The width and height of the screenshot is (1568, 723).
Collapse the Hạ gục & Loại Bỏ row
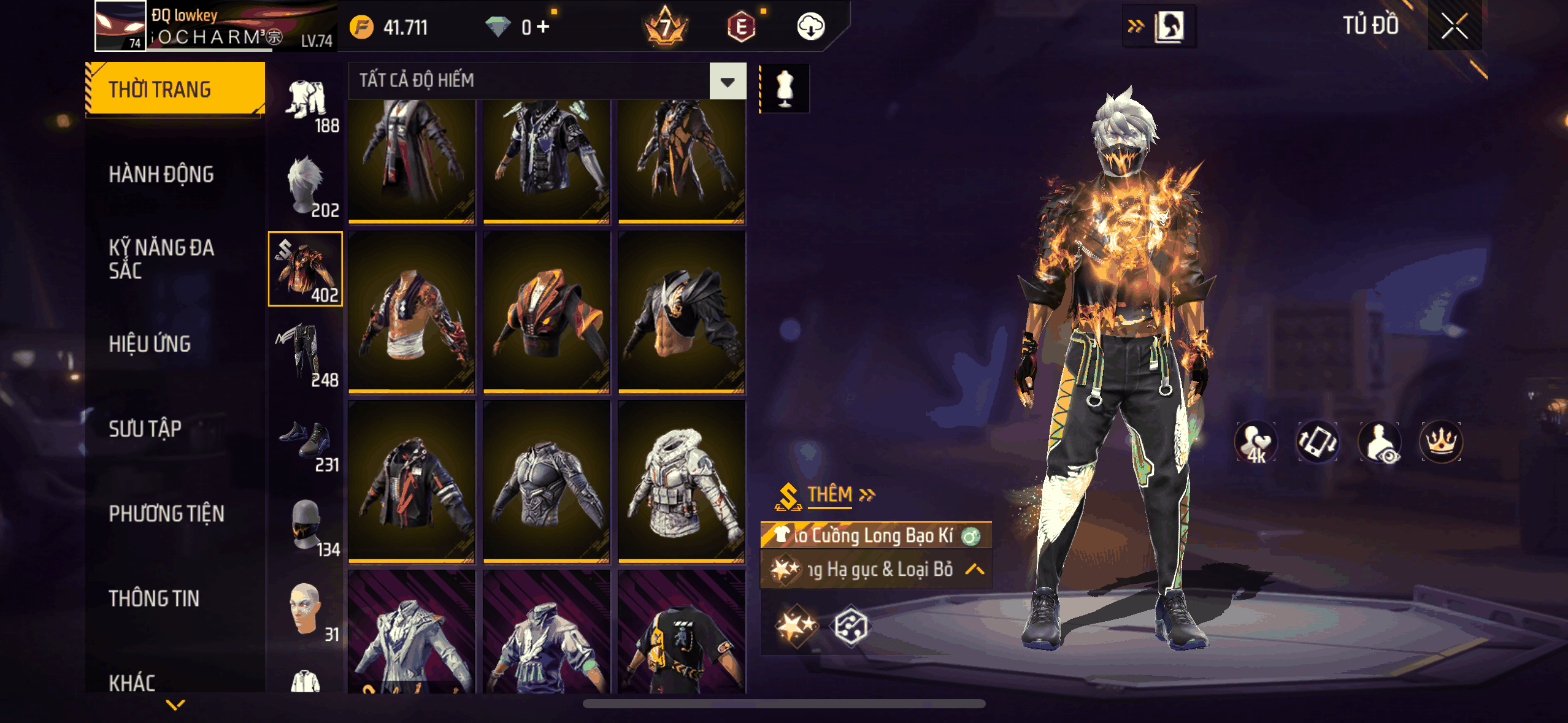pyautogui.click(x=974, y=570)
